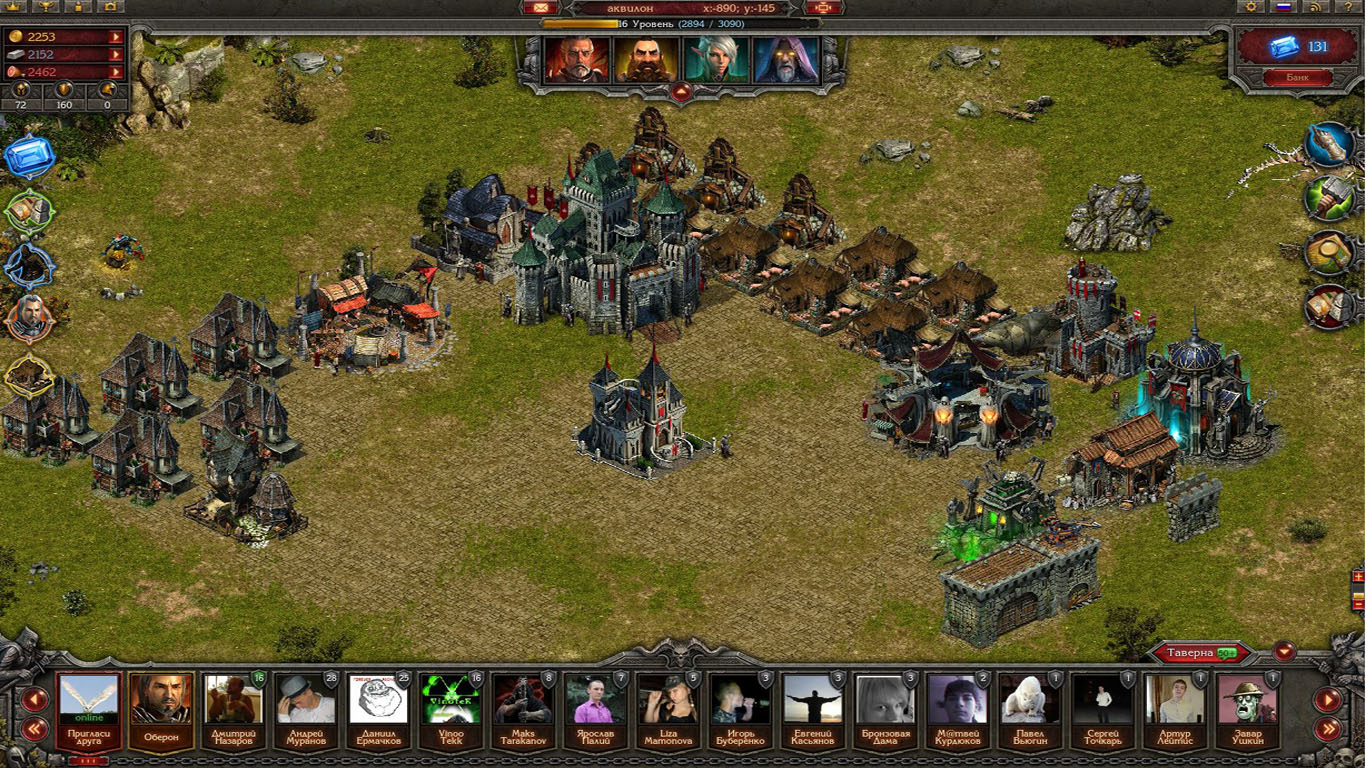The height and width of the screenshot is (768, 1366).
Task: Choose friend Vinoo Tekk's avatar
Action: tap(450, 709)
